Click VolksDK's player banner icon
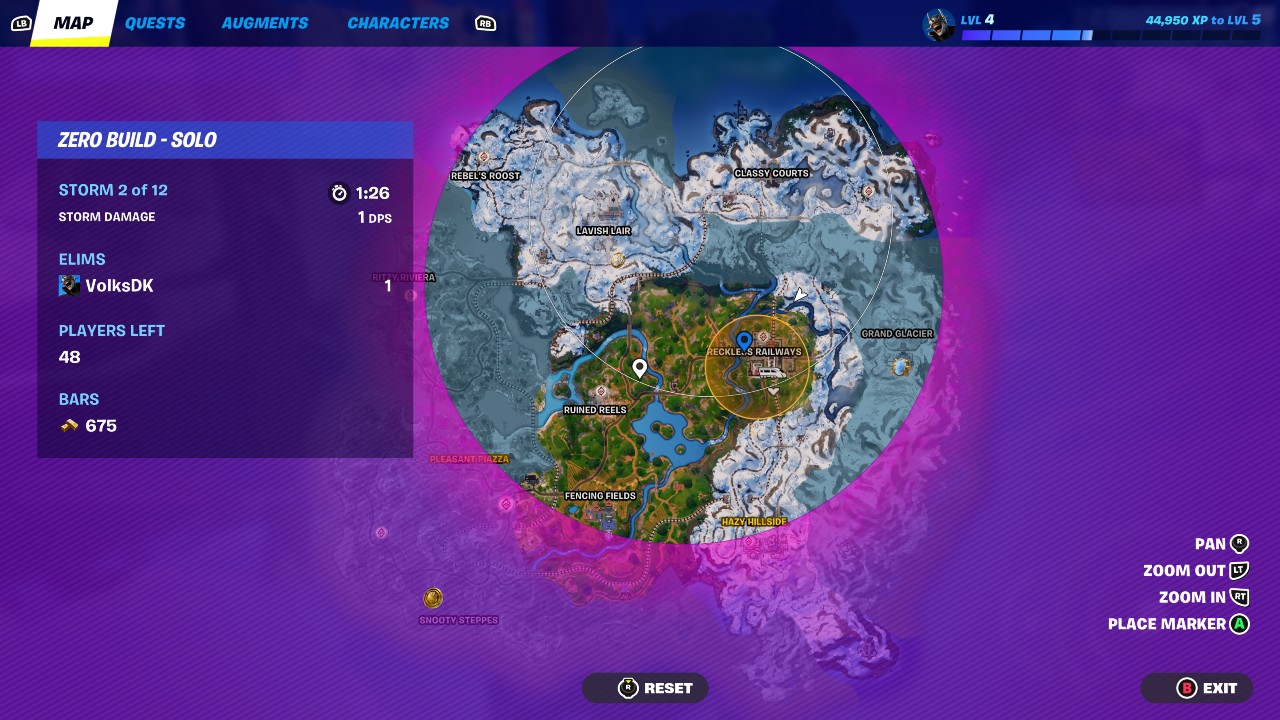Image resolution: width=1280 pixels, height=720 pixels. click(69, 285)
